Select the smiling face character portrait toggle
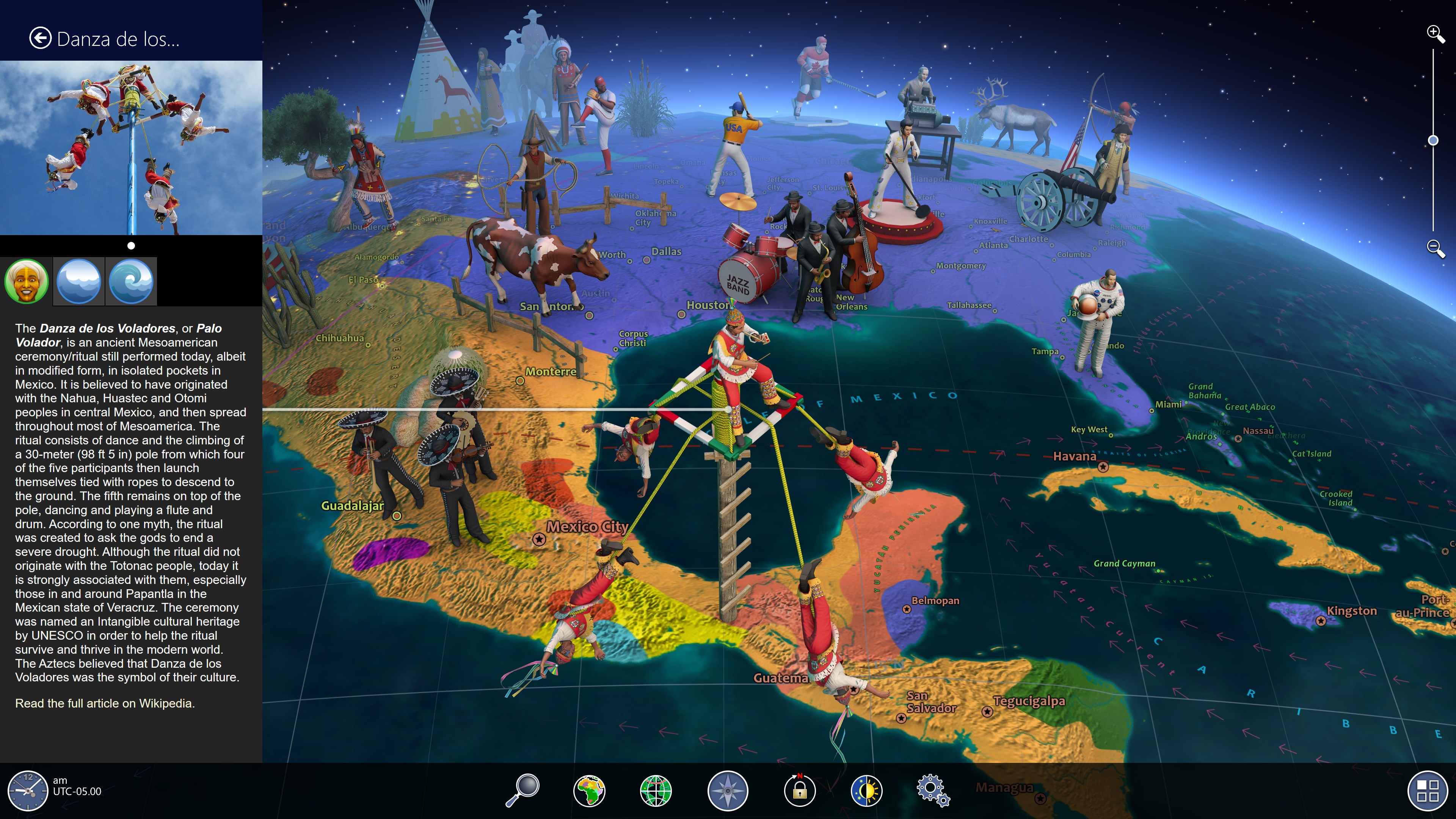1456x819 pixels. pyautogui.click(x=26, y=281)
